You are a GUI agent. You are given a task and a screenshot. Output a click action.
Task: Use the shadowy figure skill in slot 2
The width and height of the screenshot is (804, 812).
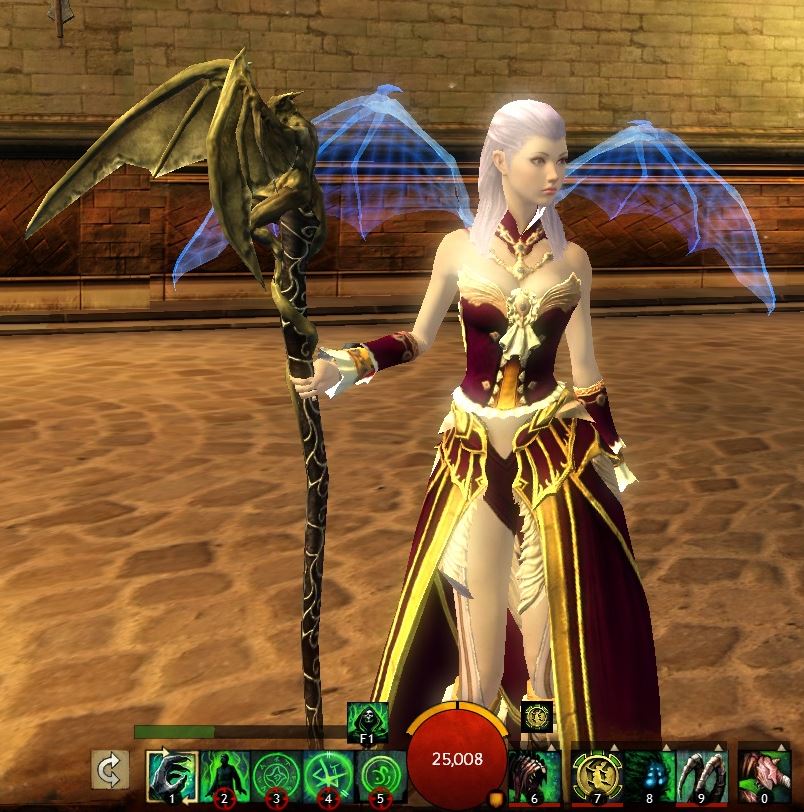click(223, 776)
